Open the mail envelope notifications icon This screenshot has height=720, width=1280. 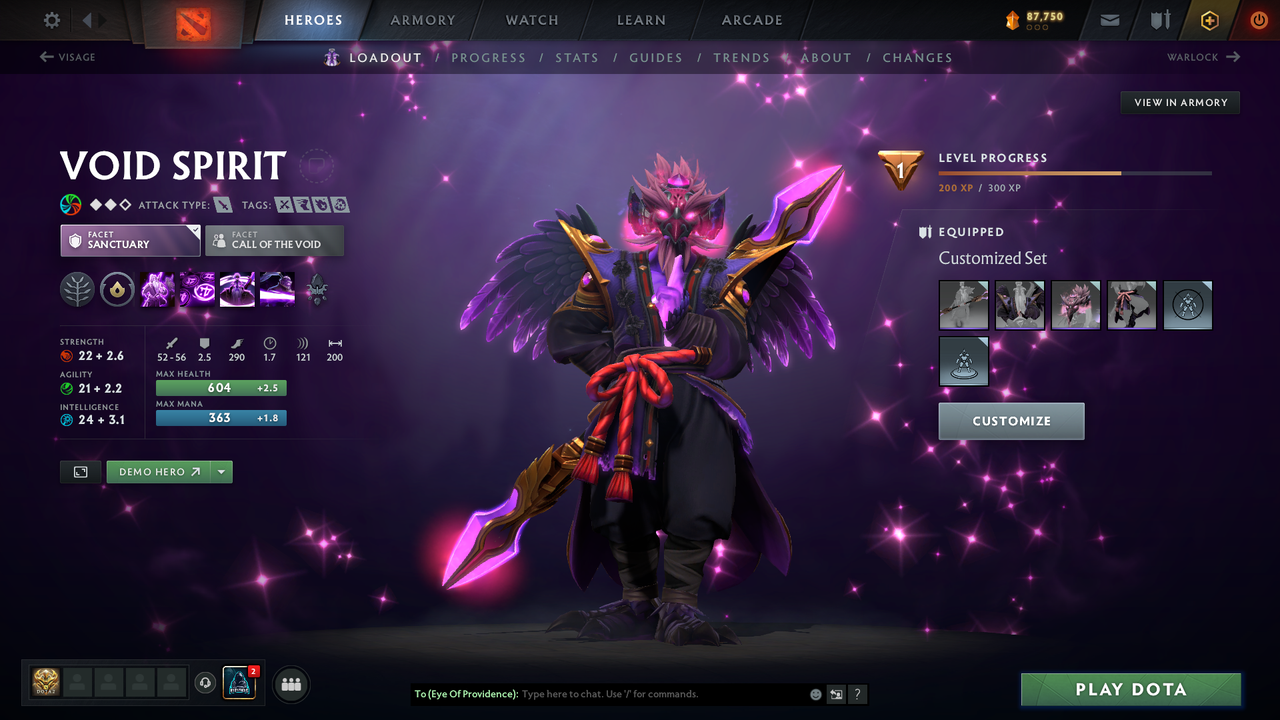(1108, 19)
